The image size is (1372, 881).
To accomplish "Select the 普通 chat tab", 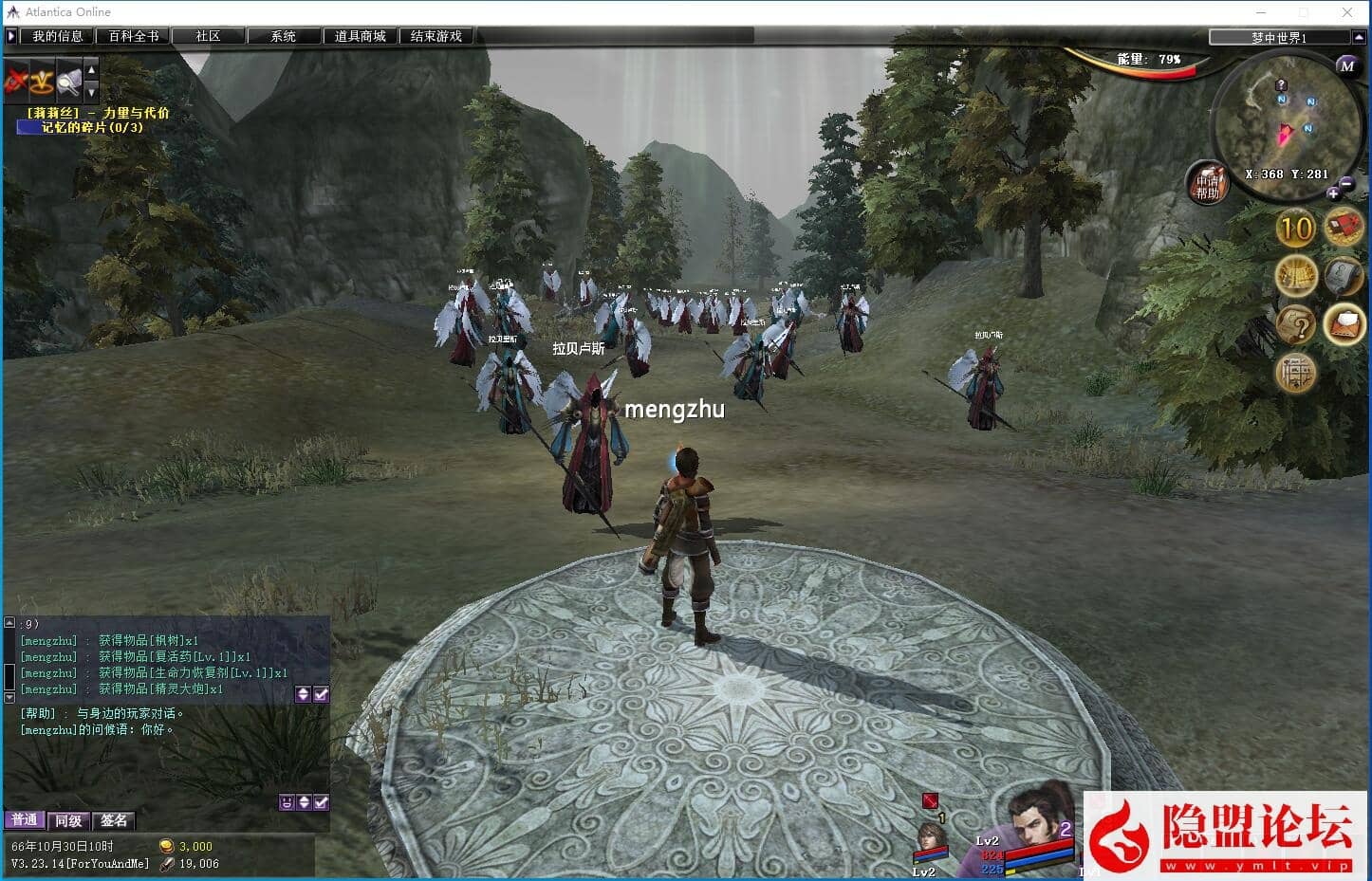I will [x=24, y=820].
